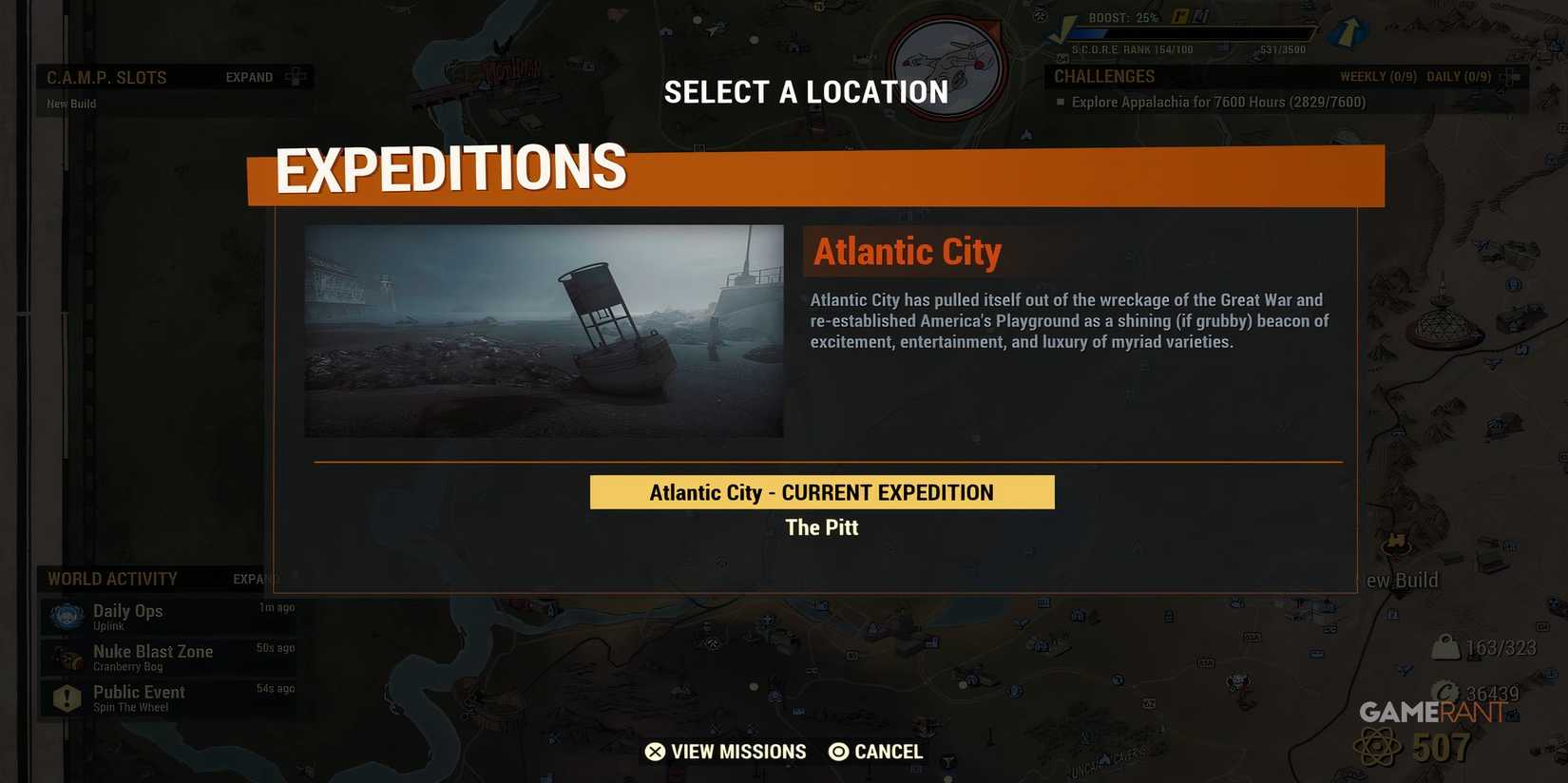1568x783 pixels.
Task: Switch to the Daily challenges tab
Action: [1457, 76]
